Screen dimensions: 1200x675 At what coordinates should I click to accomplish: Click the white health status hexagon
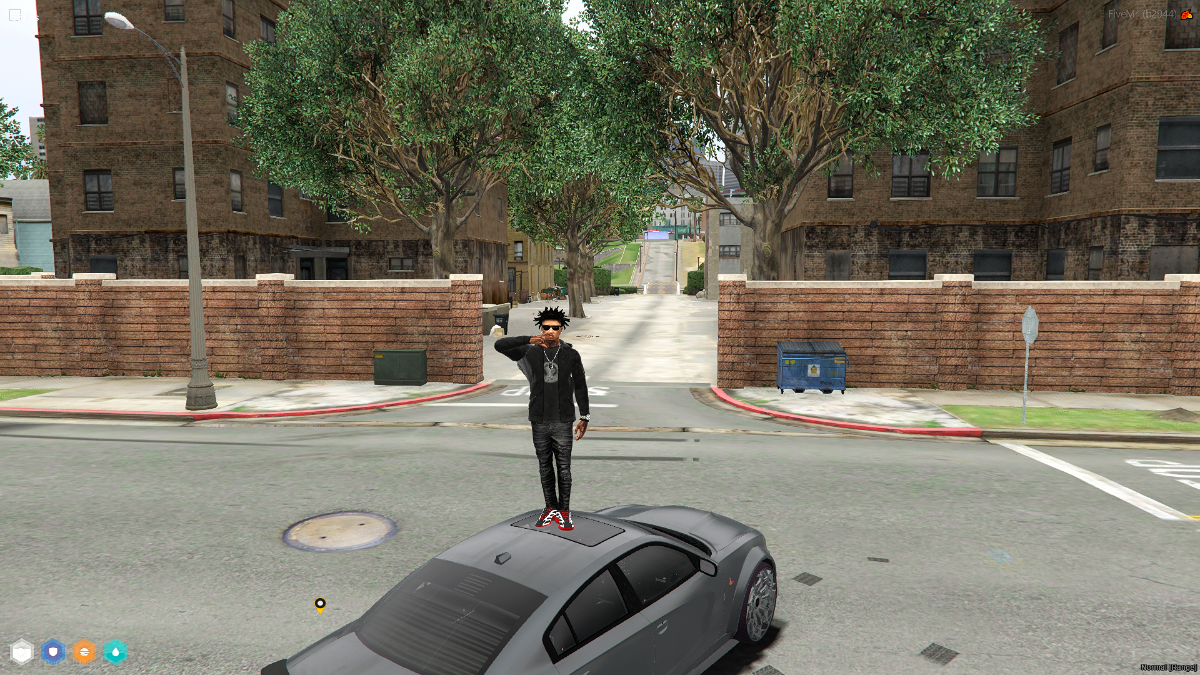22,652
